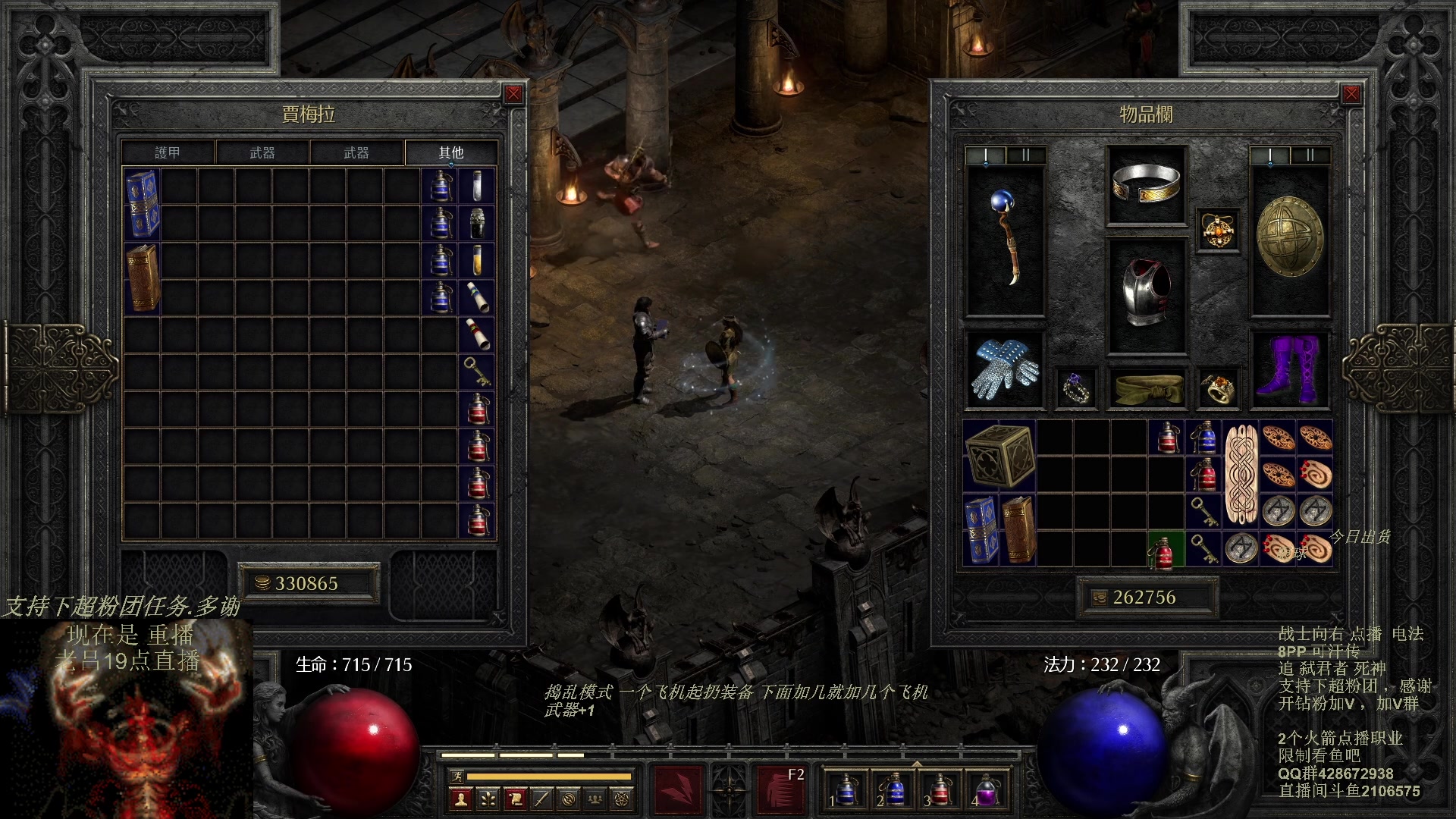Select the equipped chain gloves

pyautogui.click(x=1005, y=370)
